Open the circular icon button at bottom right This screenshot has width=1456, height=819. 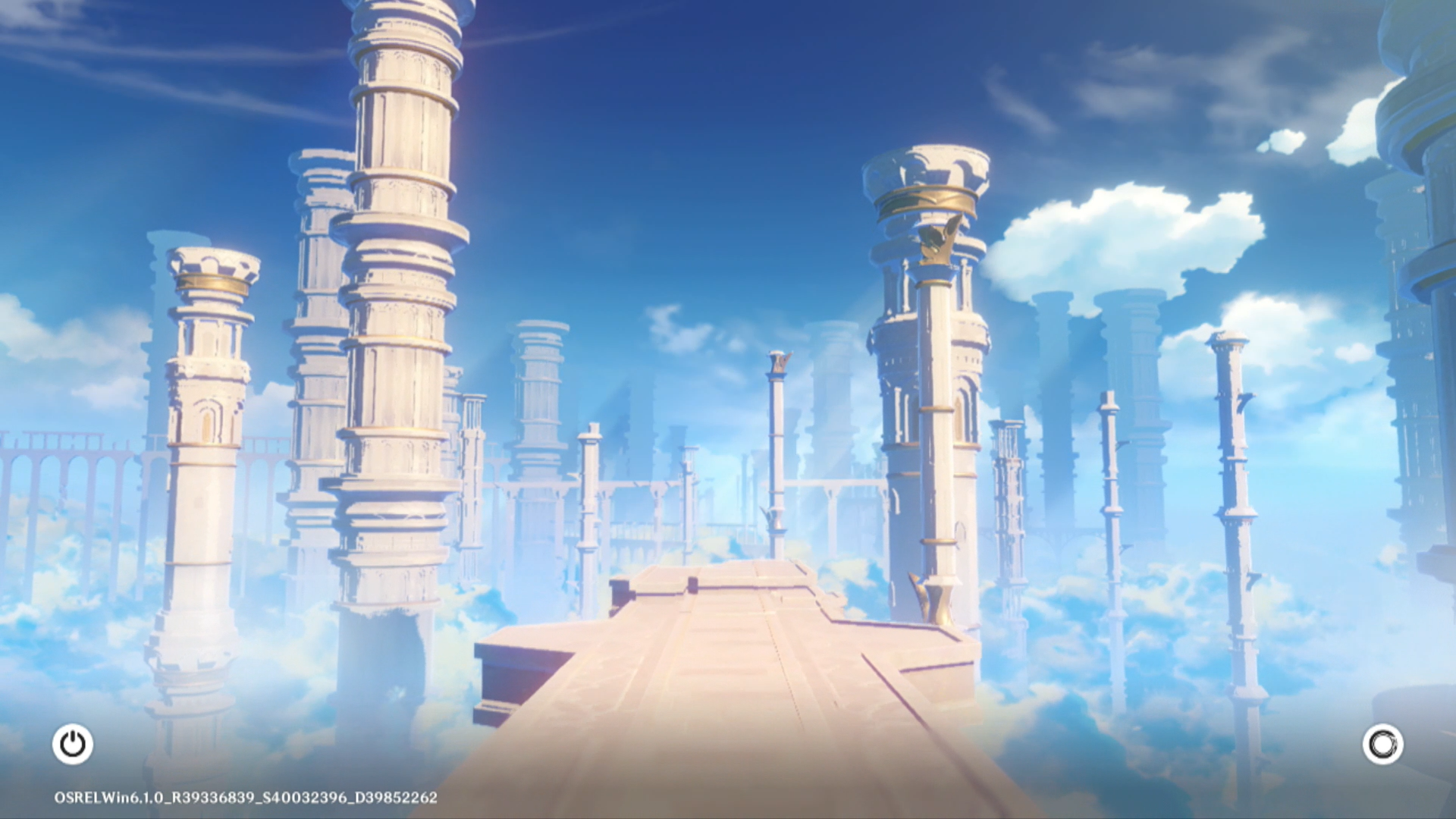[x=1382, y=744]
